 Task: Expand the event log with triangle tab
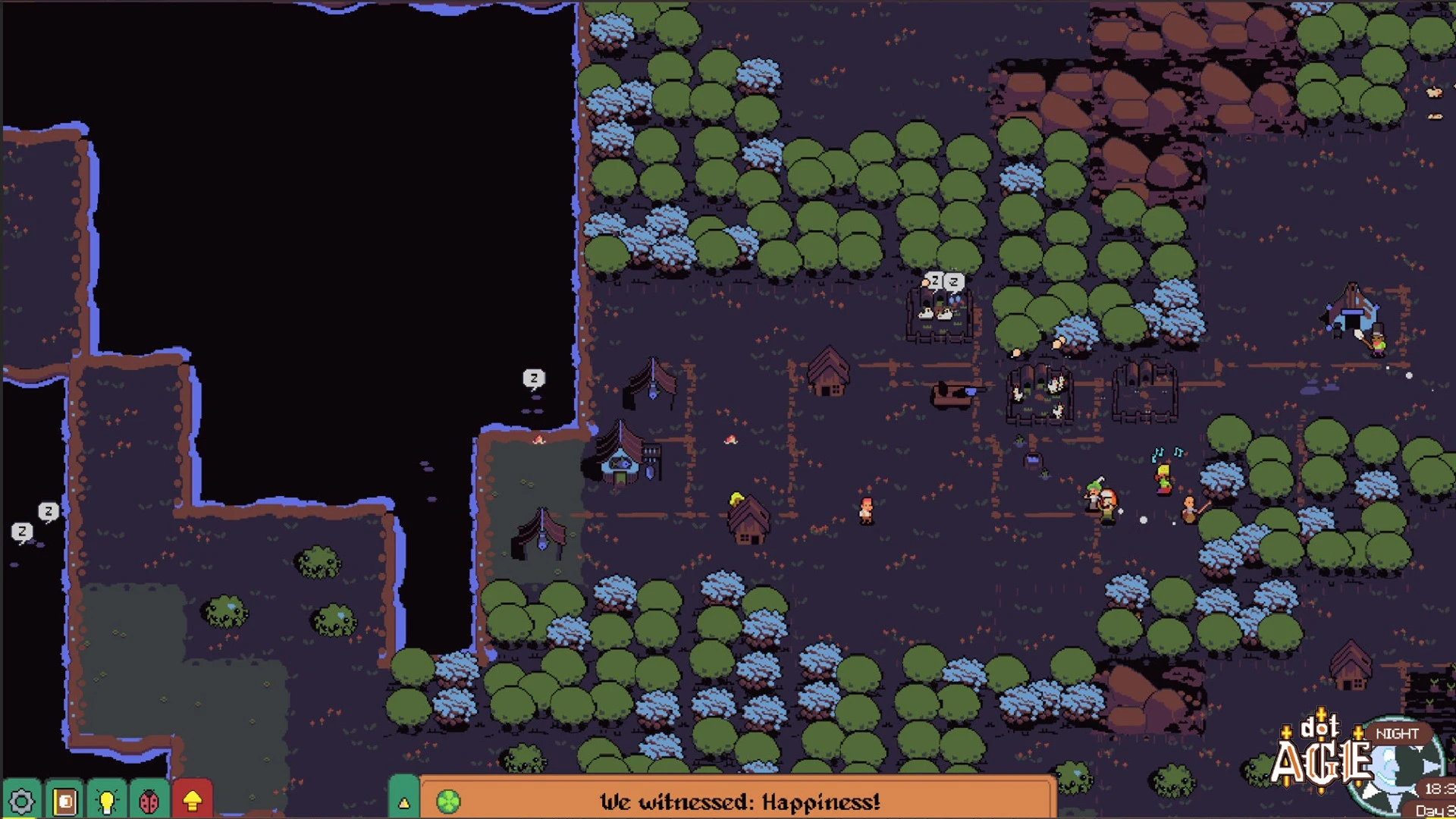403,800
